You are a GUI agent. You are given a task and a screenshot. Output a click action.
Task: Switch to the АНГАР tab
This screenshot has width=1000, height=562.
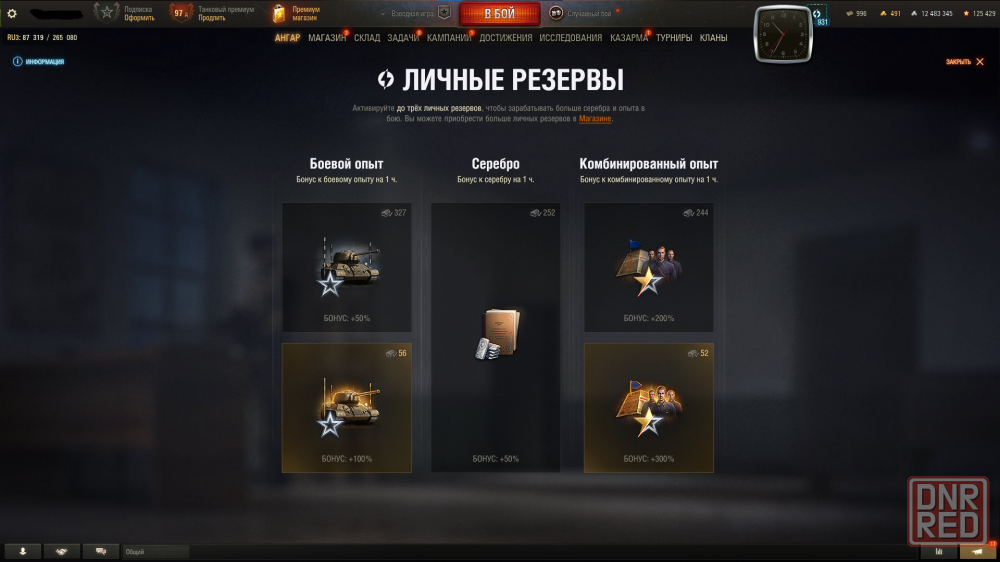click(287, 38)
